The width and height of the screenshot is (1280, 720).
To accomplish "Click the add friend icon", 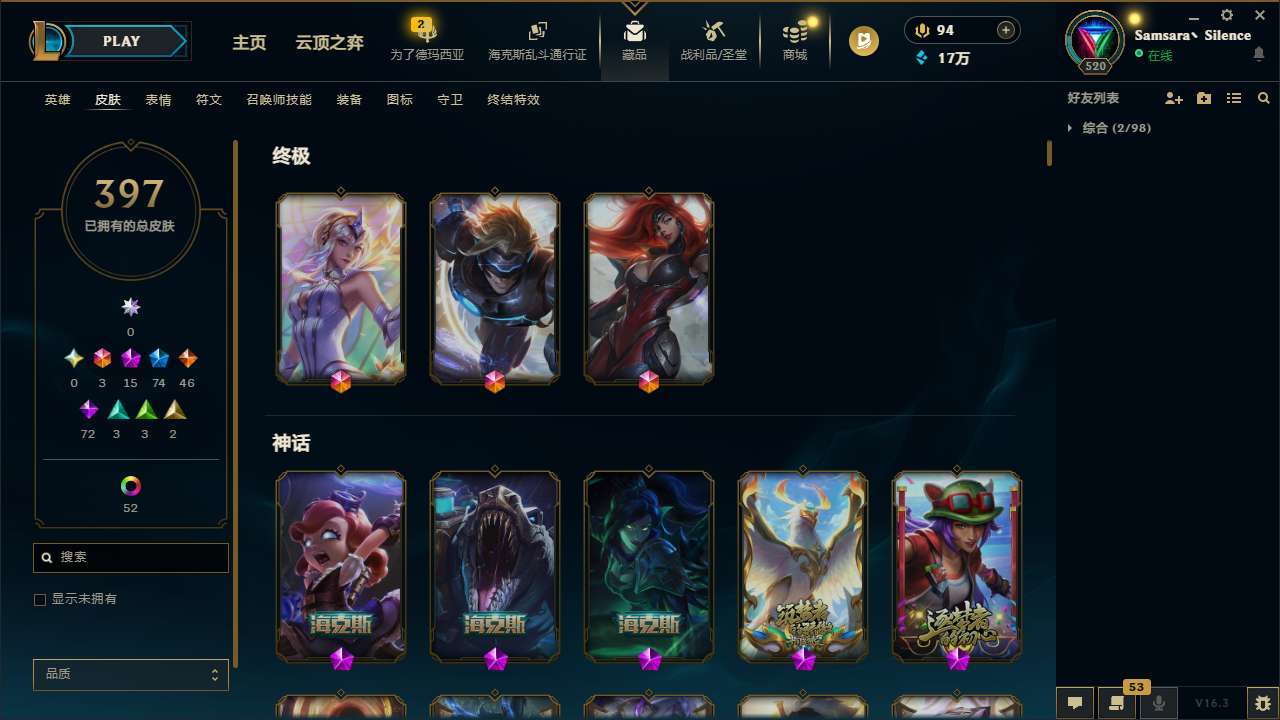I will pyautogui.click(x=1173, y=98).
